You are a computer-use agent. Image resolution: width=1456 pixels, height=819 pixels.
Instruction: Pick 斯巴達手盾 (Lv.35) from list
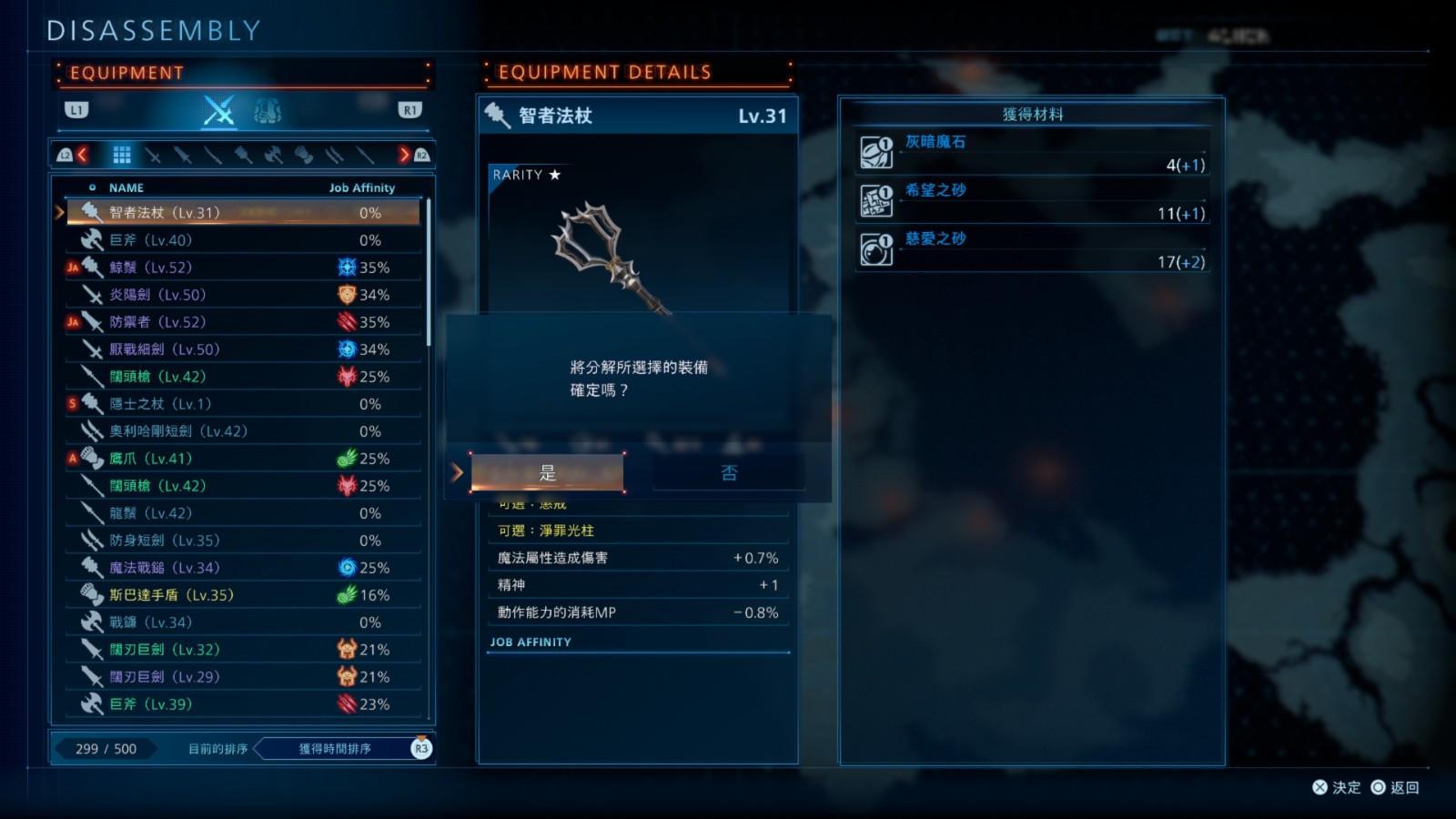[x=241, y=595]
